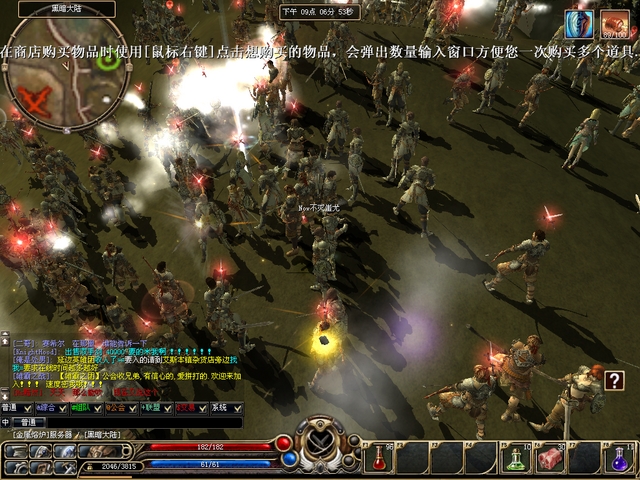Toggle the 系统 system chat filter

[x=222, y=408]
